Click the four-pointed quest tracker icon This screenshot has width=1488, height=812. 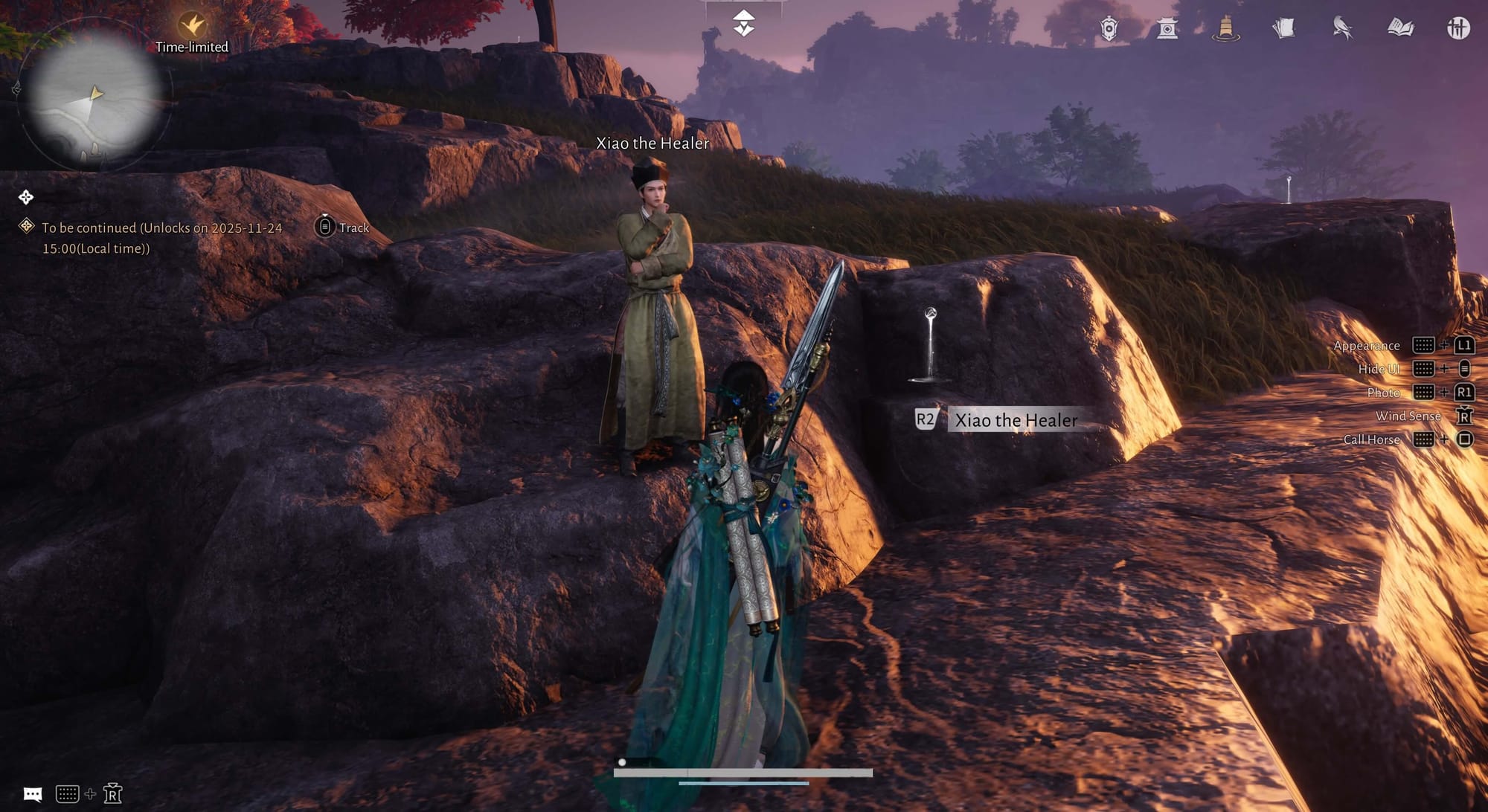pos(26,197)
